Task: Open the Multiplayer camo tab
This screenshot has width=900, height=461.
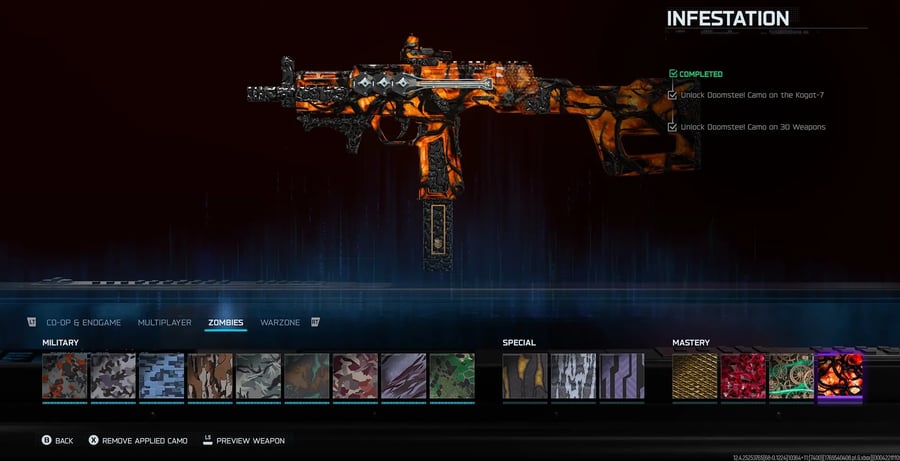Action: click(x=164, y=322)
